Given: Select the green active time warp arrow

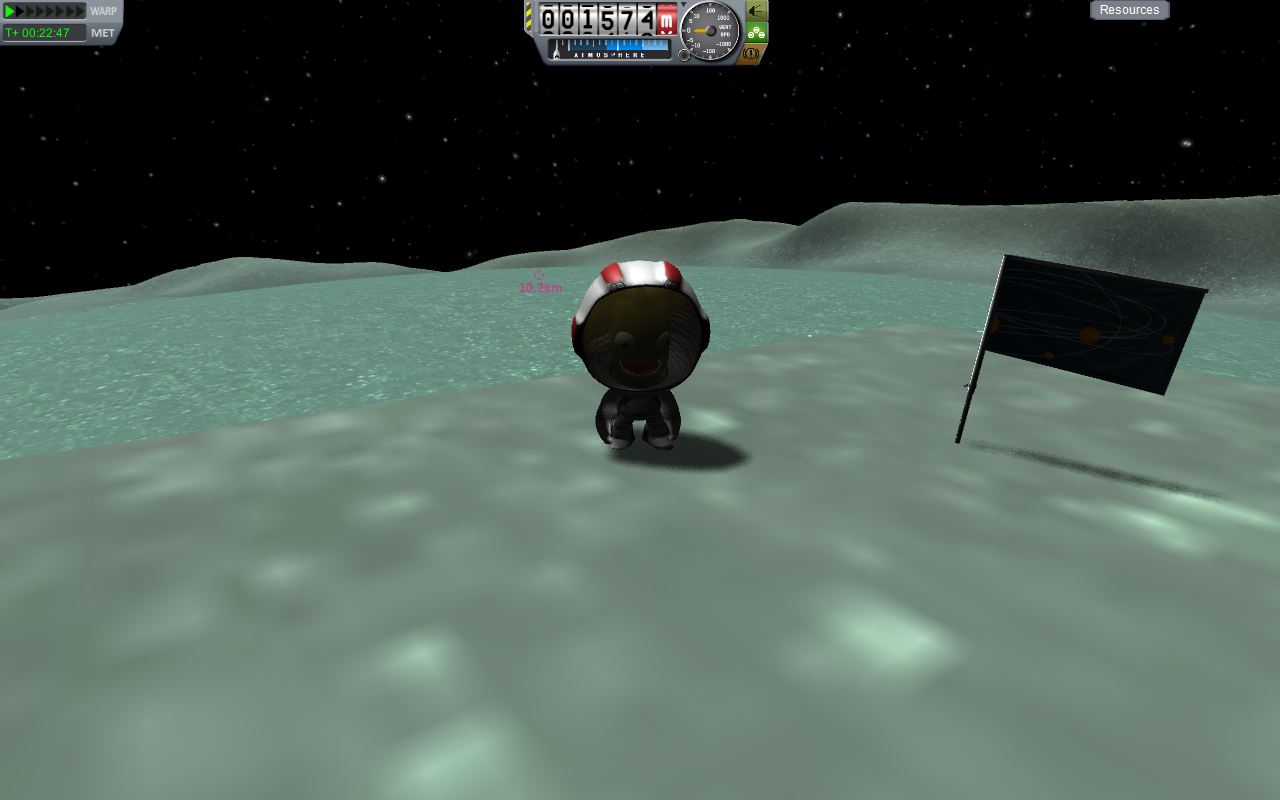Looking at the screenshot, I should [x=10, y=11].
